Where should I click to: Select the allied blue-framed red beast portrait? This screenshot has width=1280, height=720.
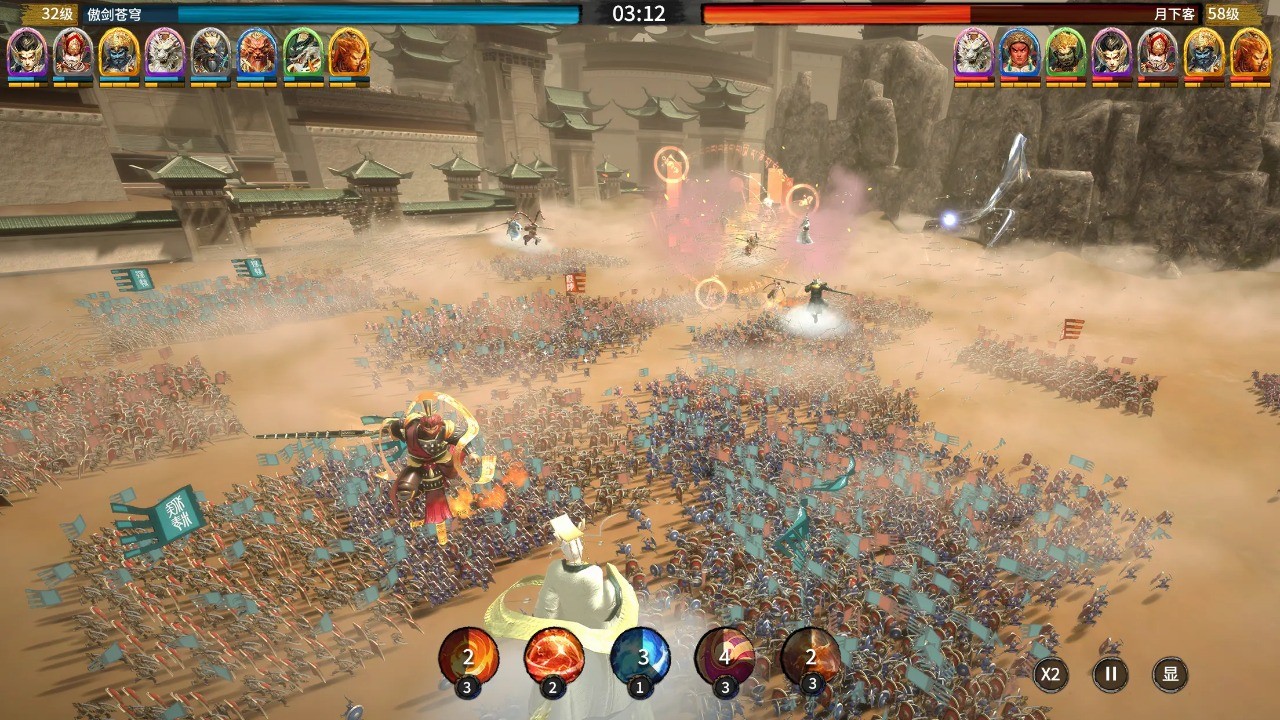pyautogui.click(x=257, y=53)
